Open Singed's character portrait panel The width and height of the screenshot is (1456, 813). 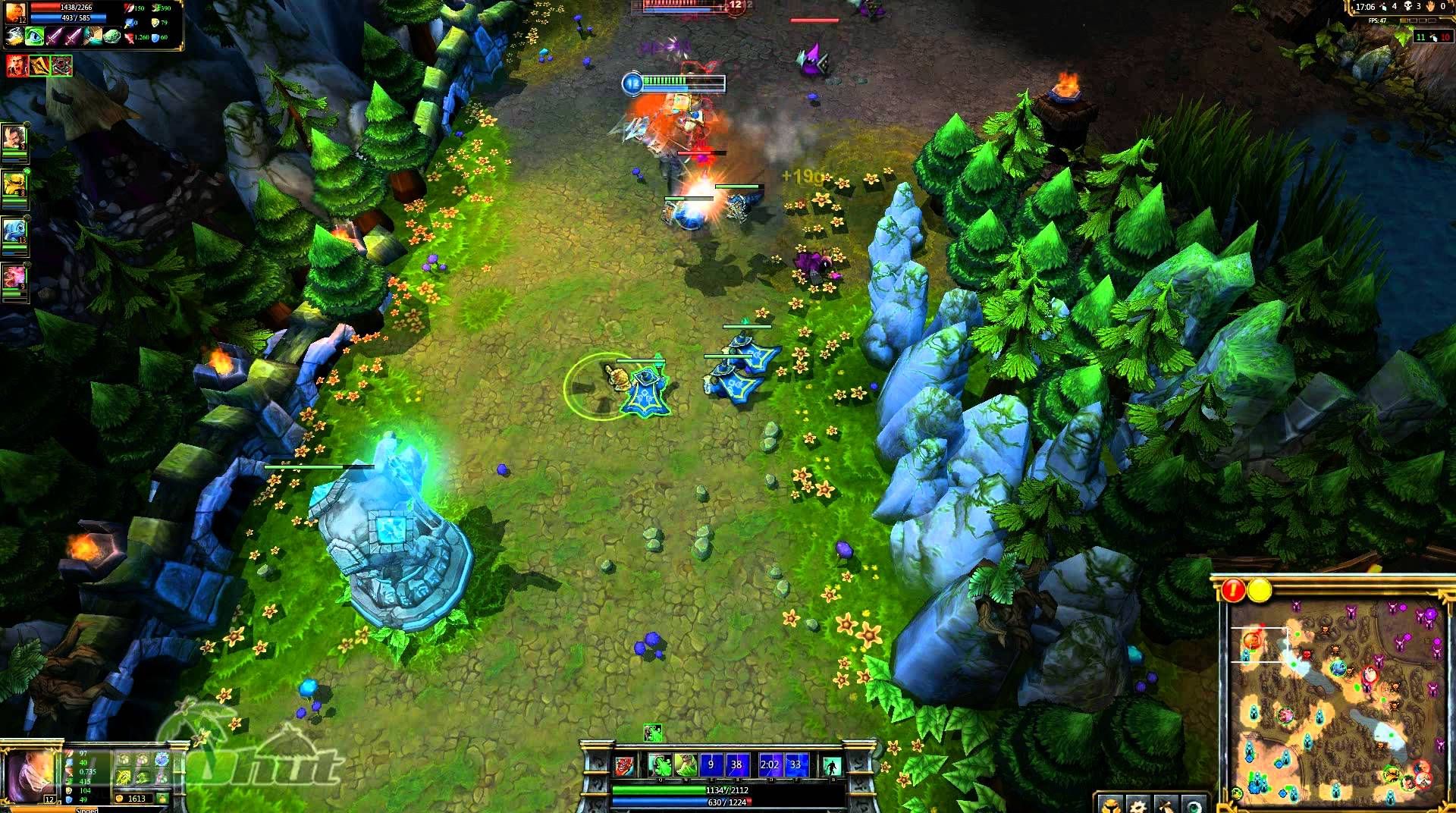29,776
